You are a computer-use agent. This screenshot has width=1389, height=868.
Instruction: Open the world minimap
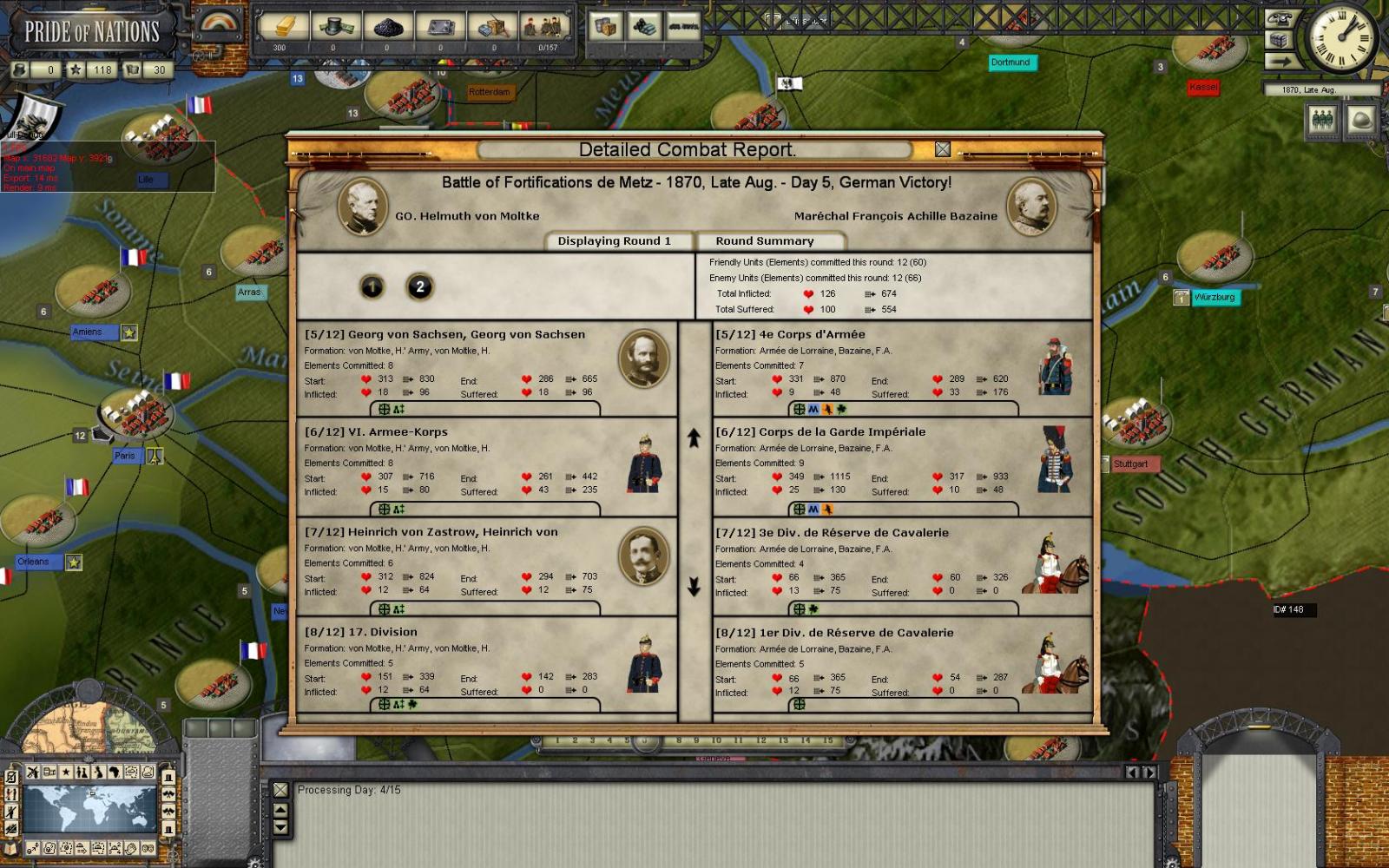coord(89,807)
